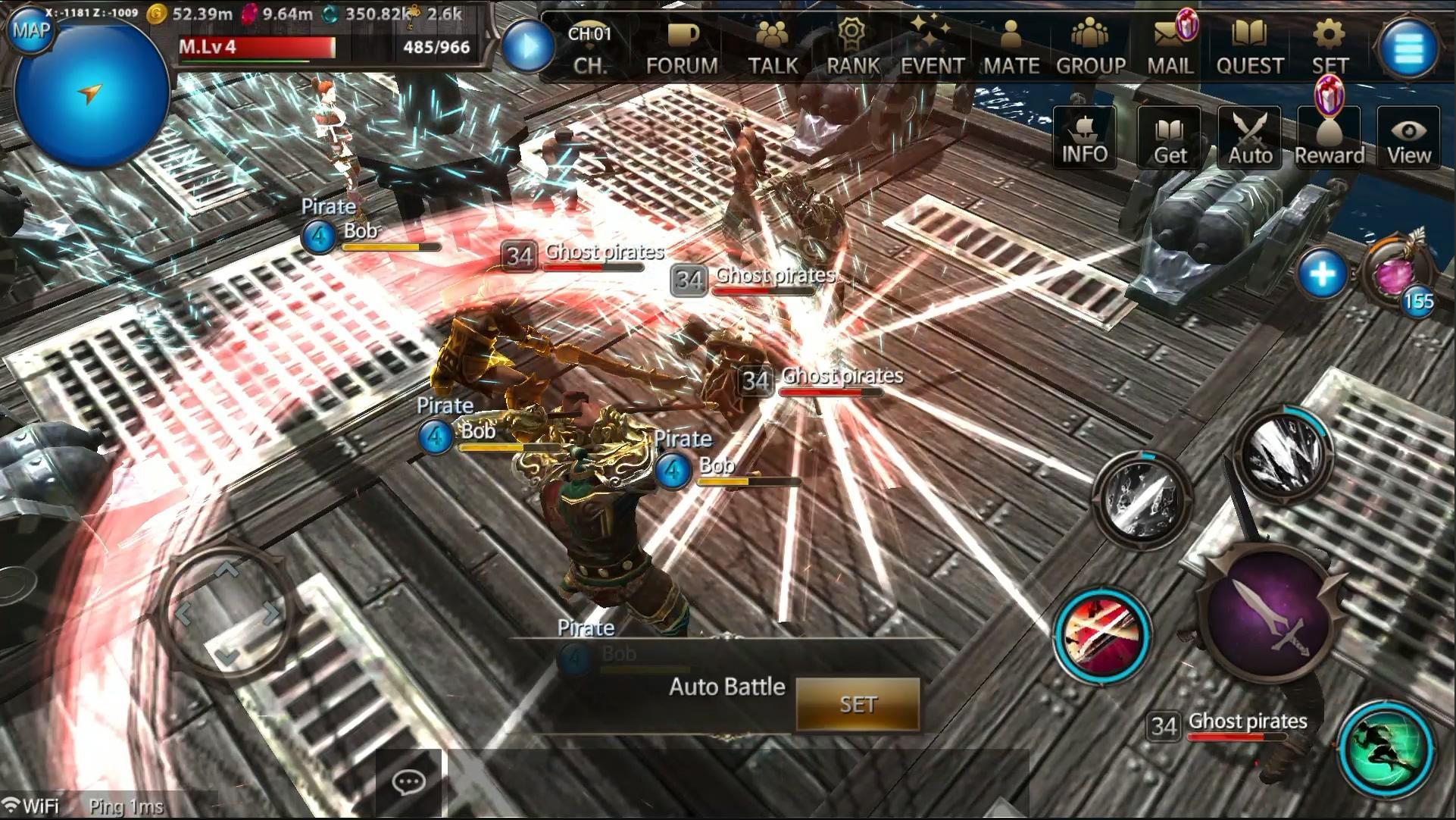
Task: Open the EVENT screen
Action: pos(932,47)
